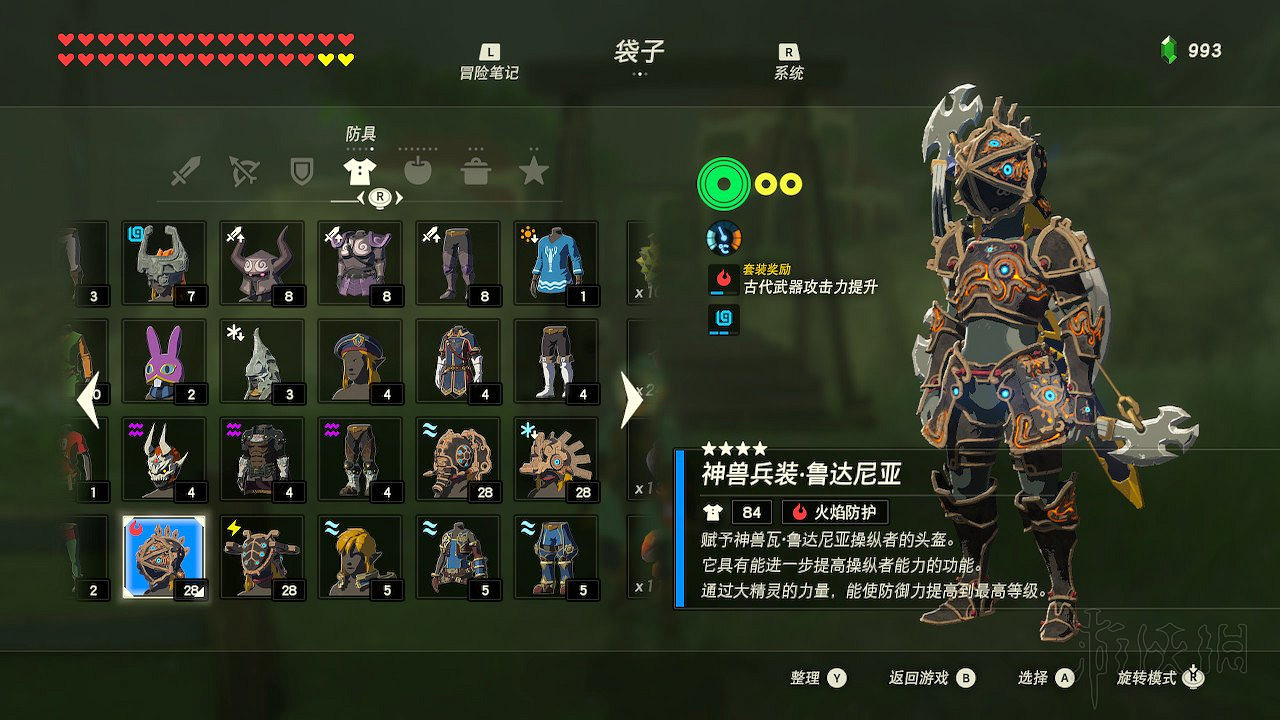
Task: Open the materials apple category icon
Action: [x=419, y=170]
